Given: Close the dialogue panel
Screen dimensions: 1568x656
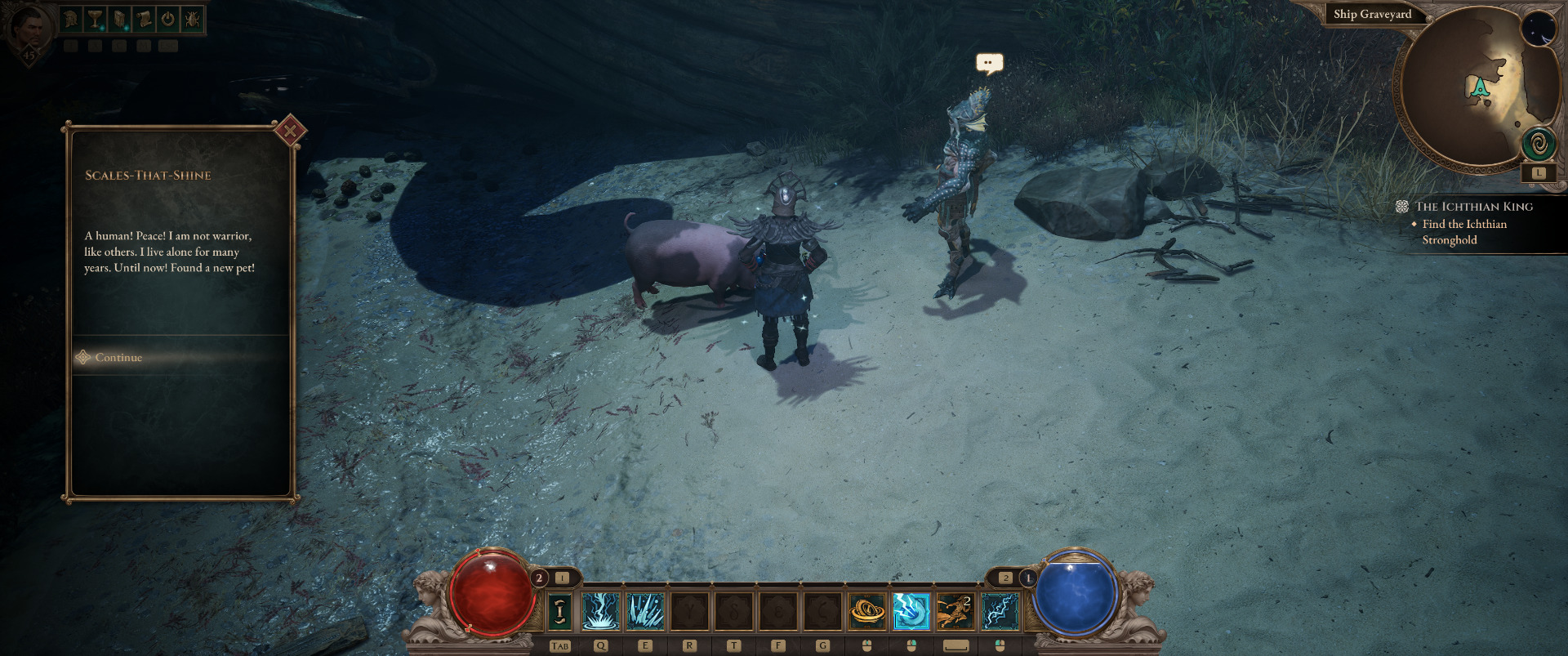Looking at the screenshot, I should pyautogui.click(x=290, y=131).
